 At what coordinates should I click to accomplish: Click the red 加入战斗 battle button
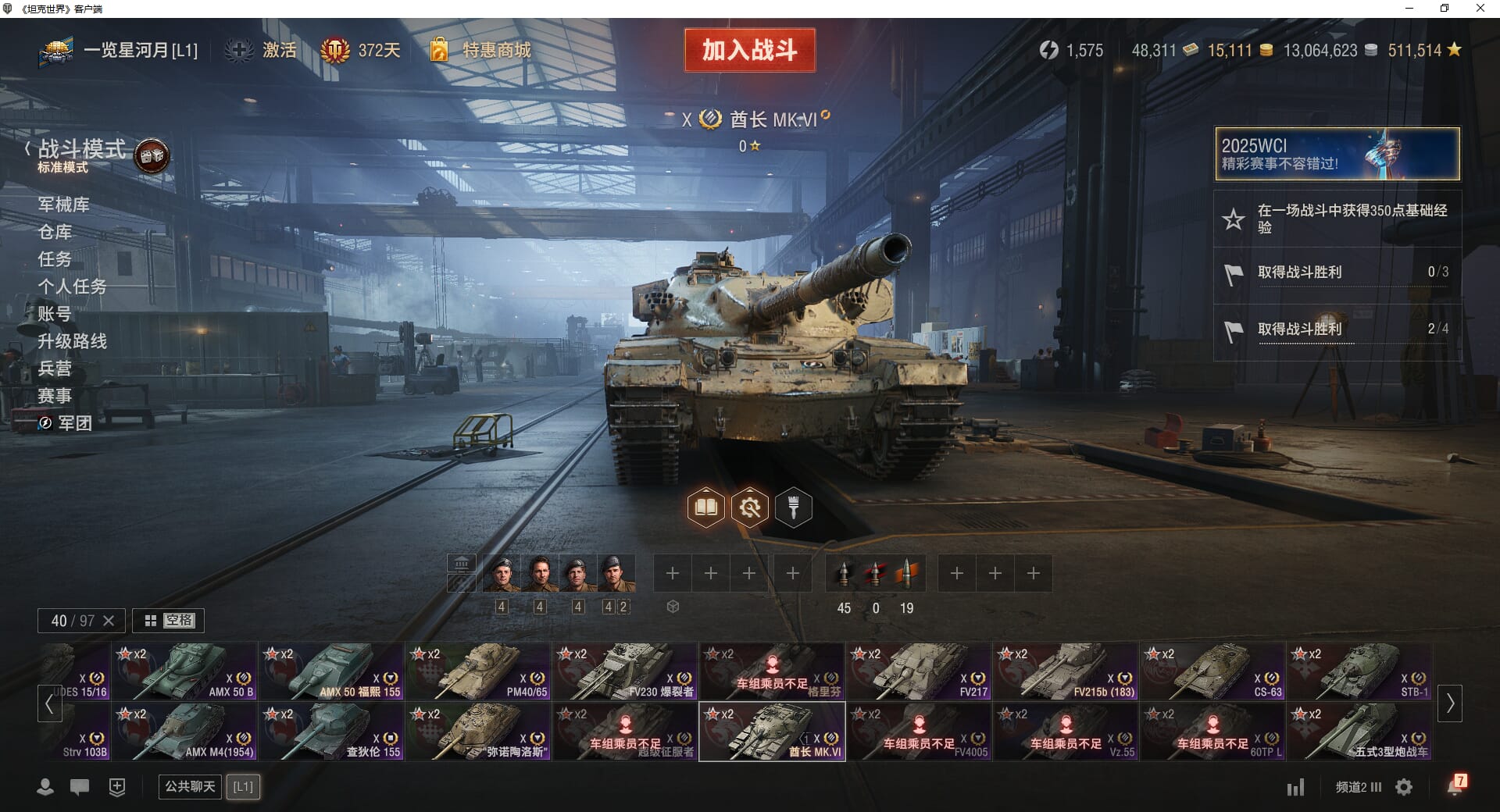coord(750,51)
